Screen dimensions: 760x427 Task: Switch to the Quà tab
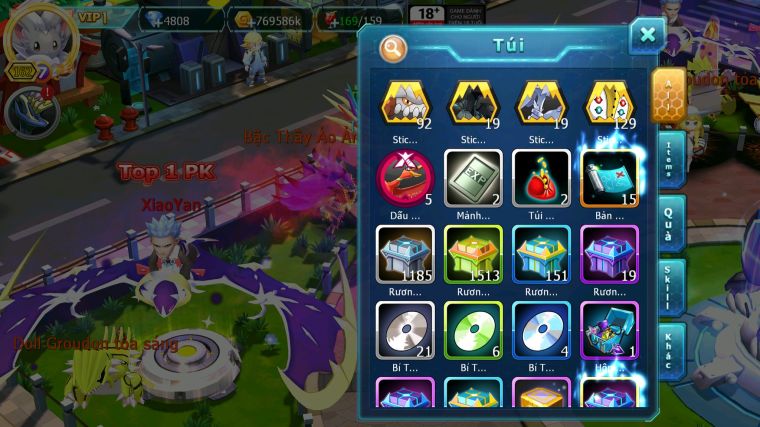point(669,223)
